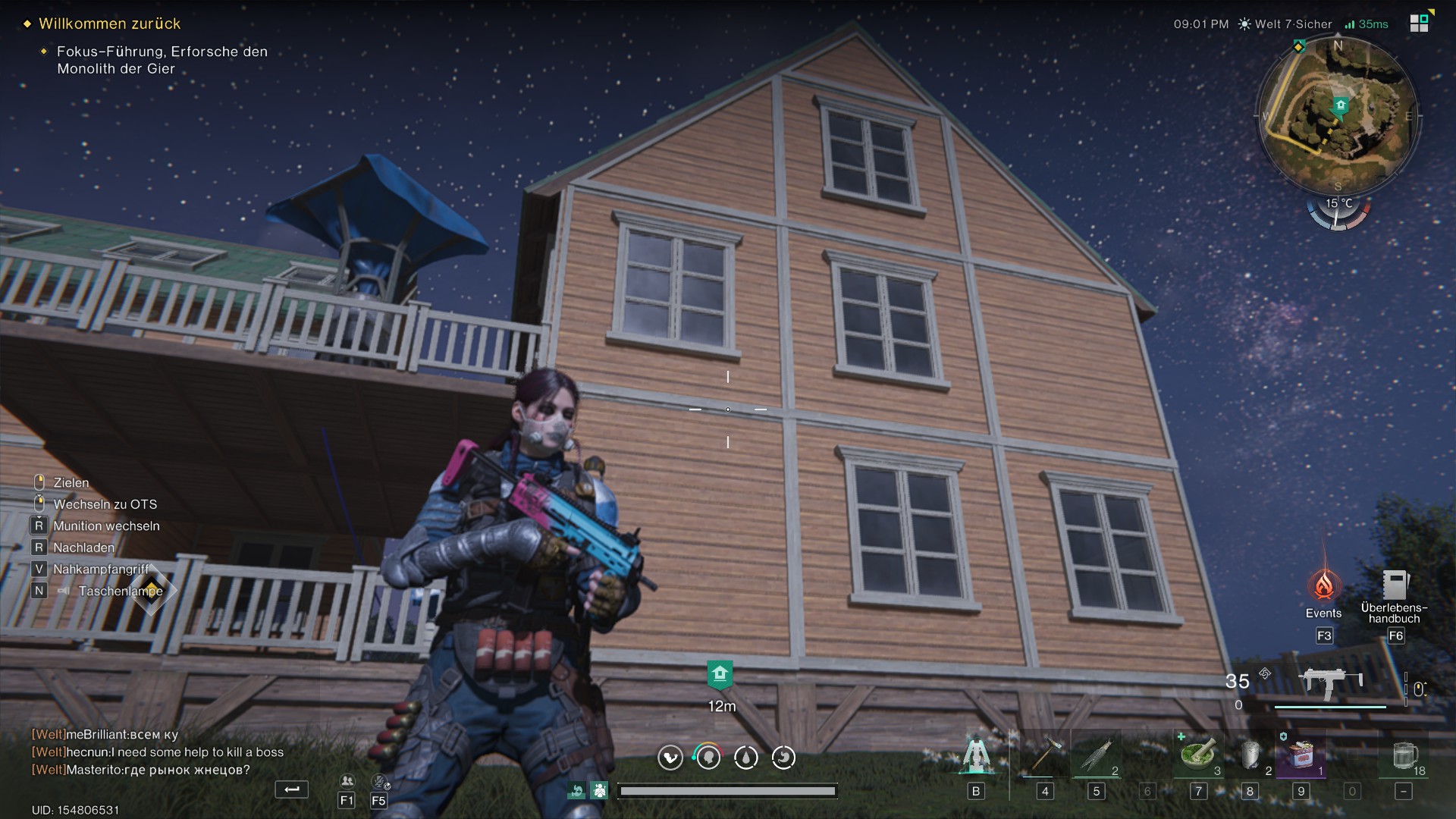Drink from the water mug slot
The width and height of the screenshot is (1456, 819).
click(1404, 755)
